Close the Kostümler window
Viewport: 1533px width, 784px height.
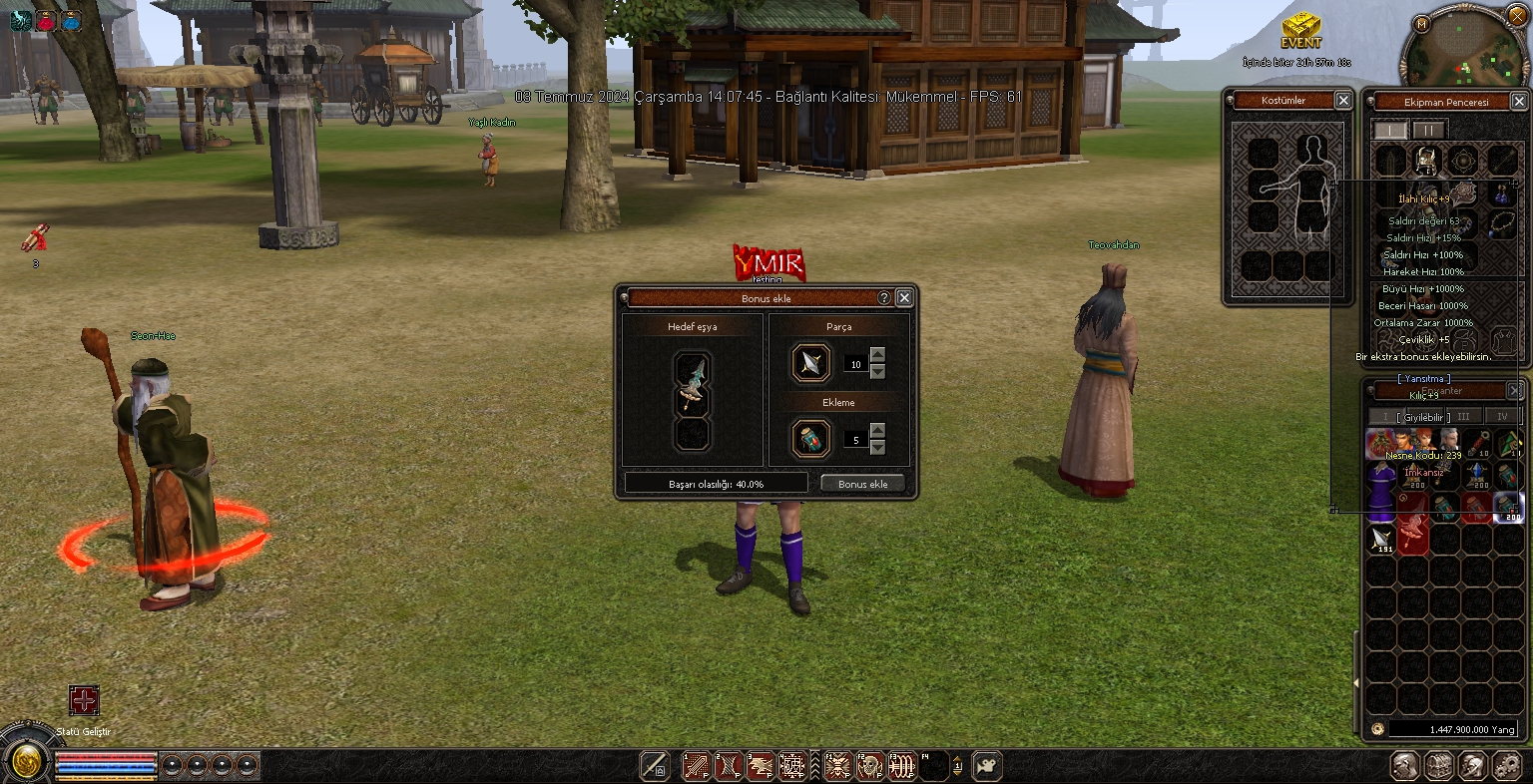[x=1343, y=100]
